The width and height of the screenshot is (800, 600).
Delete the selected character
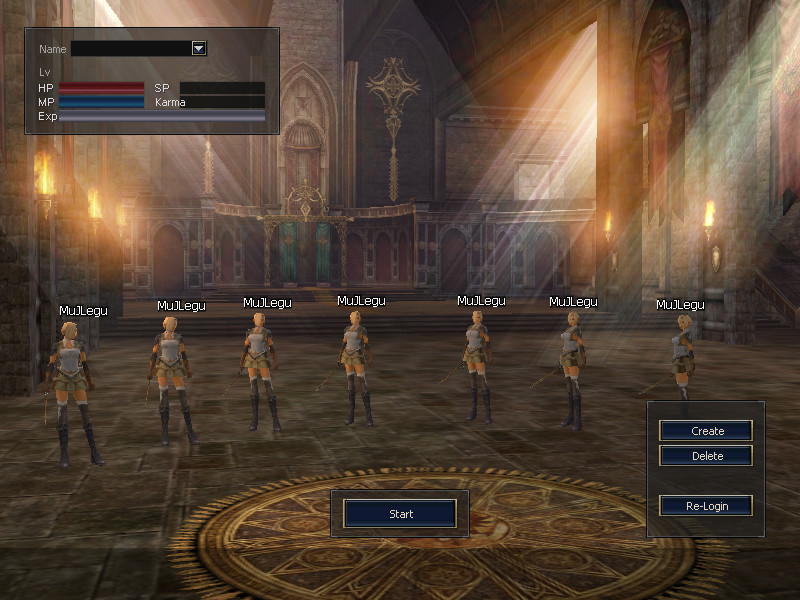(706, 456)
